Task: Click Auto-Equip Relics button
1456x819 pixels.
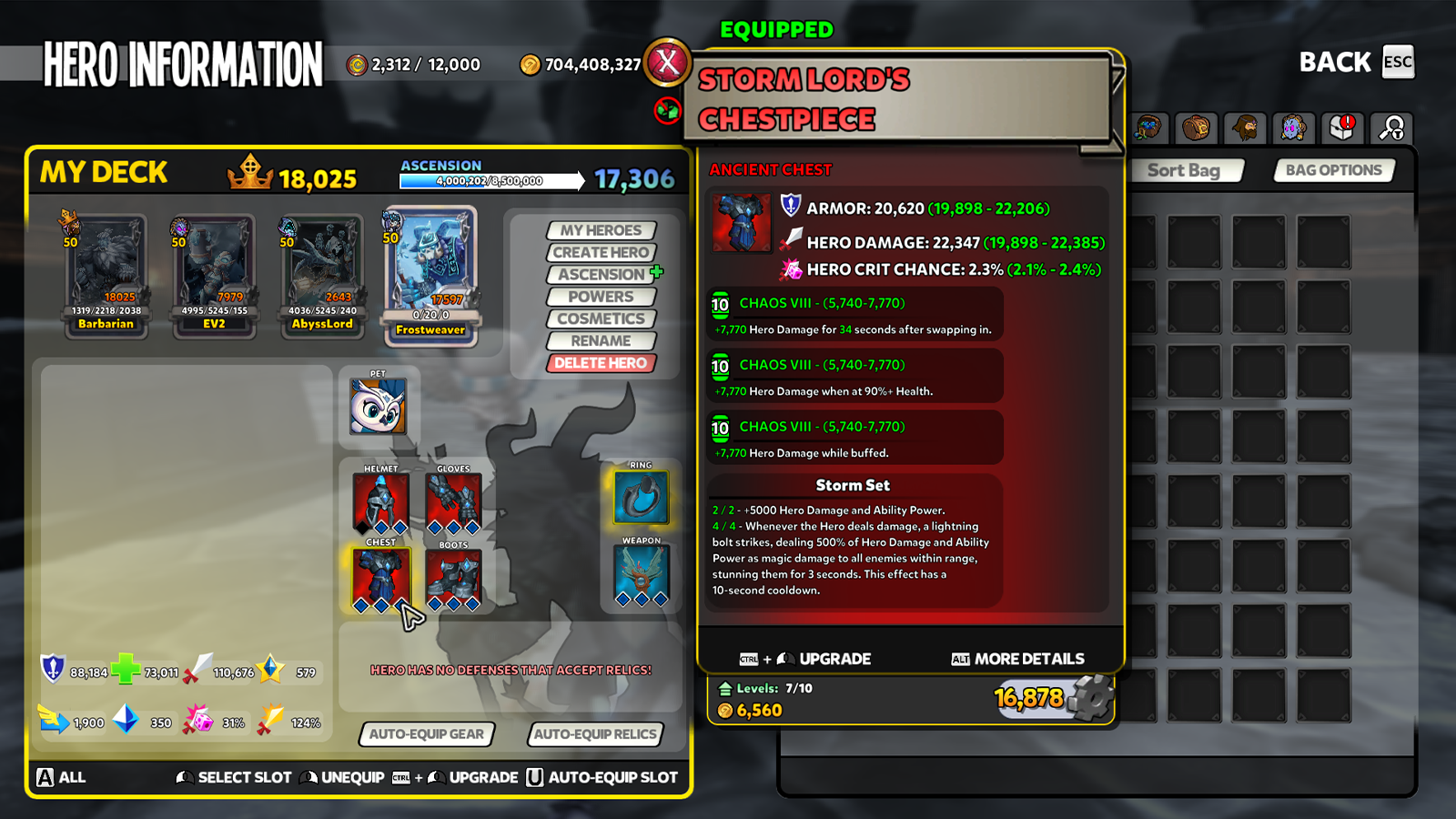Action: [595, 734]
